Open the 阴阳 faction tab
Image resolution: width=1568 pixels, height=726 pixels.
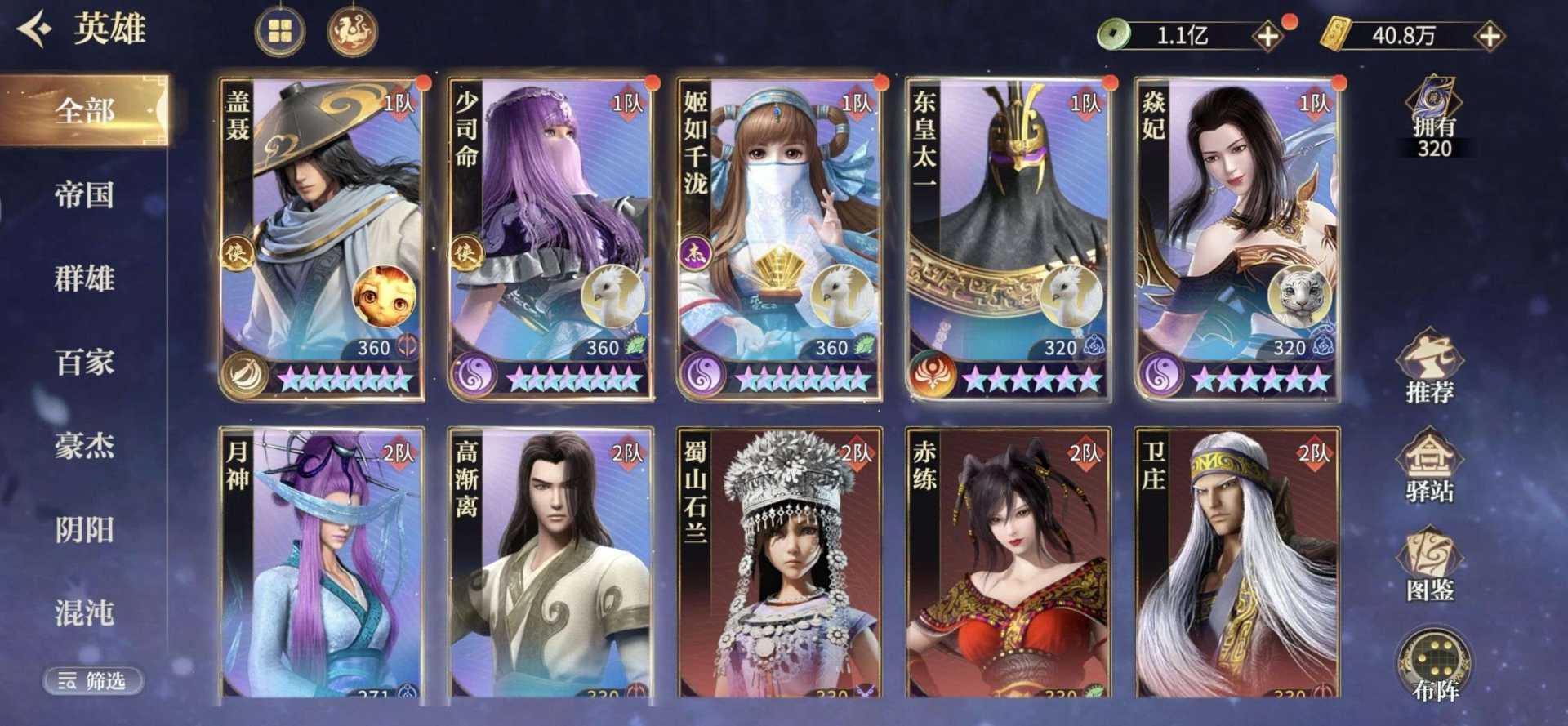coord(84,530)
